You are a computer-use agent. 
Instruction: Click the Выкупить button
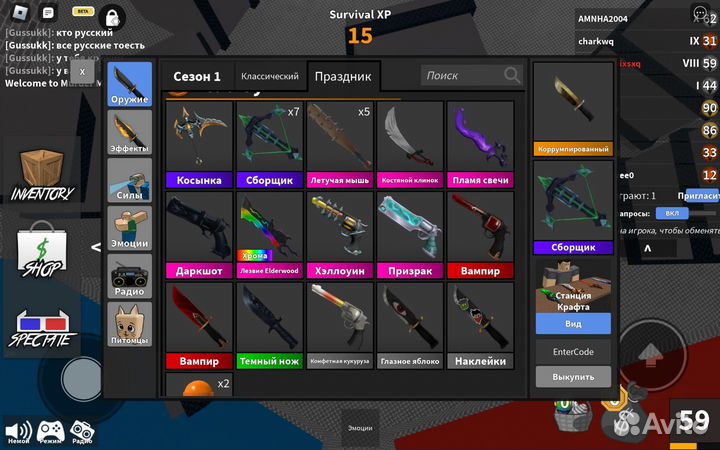click(x=573, y=377)
